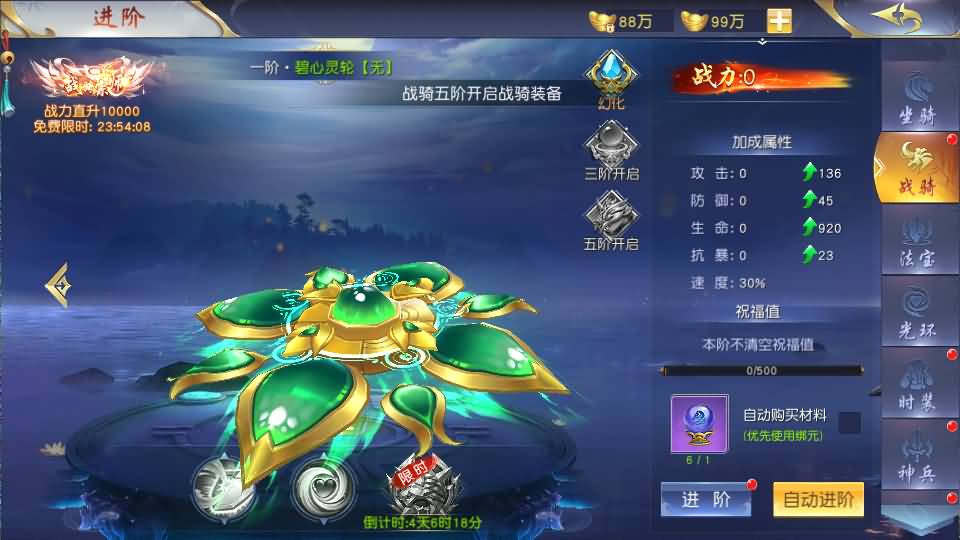Click the 进阶 advance button
The image size is (960, 540).
(x=706, y=500)
